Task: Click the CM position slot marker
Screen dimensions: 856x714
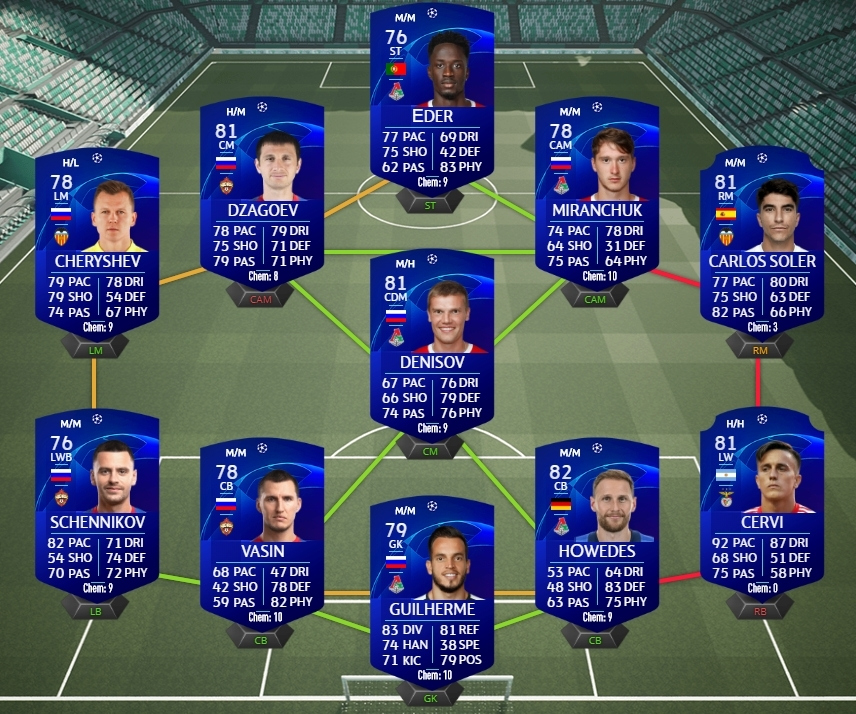Action: tap(432, 451)
